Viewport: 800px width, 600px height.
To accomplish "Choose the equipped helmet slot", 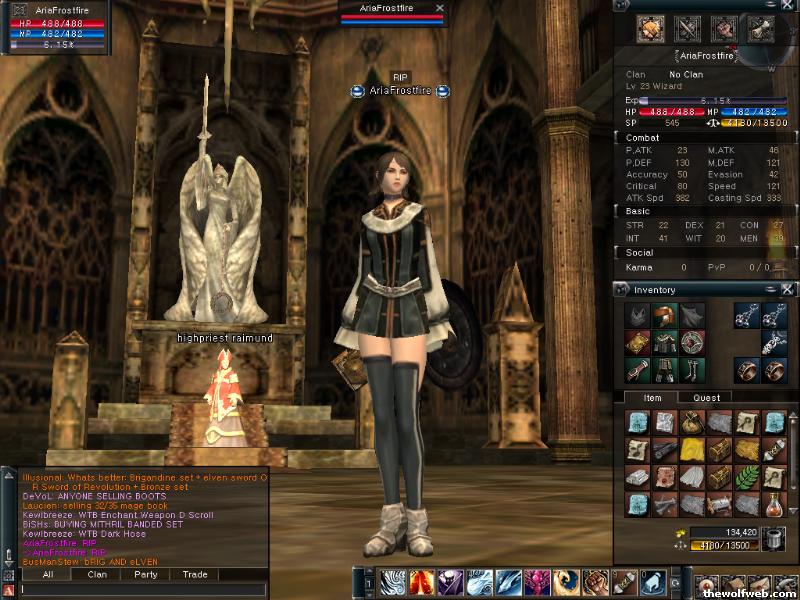I will [x=664, y=315].
